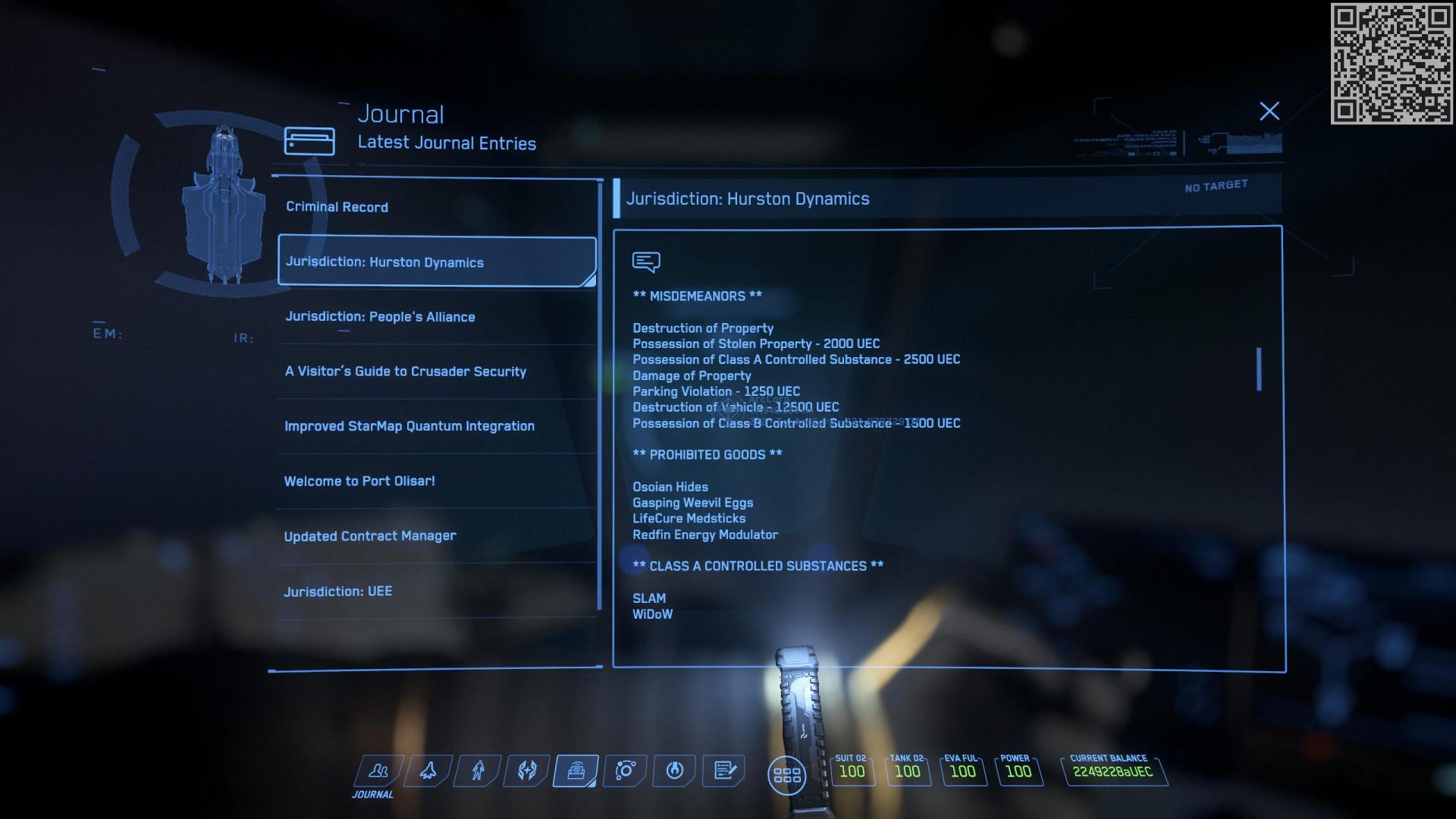The image size is (1456, 819).
Task: Open the Contacts app on the mobiGlas toolbar
Action: coord(377,770)
